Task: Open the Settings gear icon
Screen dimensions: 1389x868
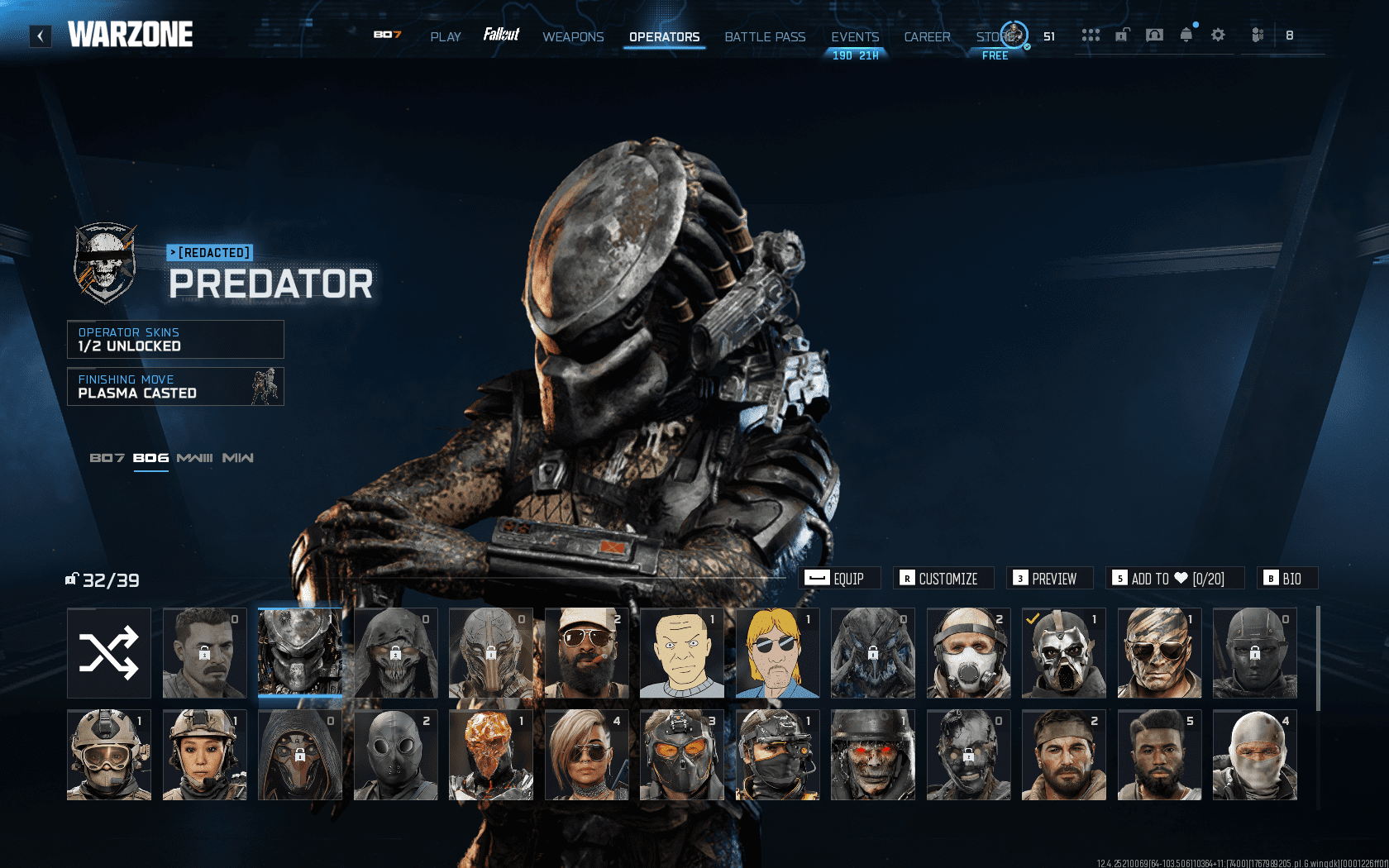Action: pos(1218,35)
